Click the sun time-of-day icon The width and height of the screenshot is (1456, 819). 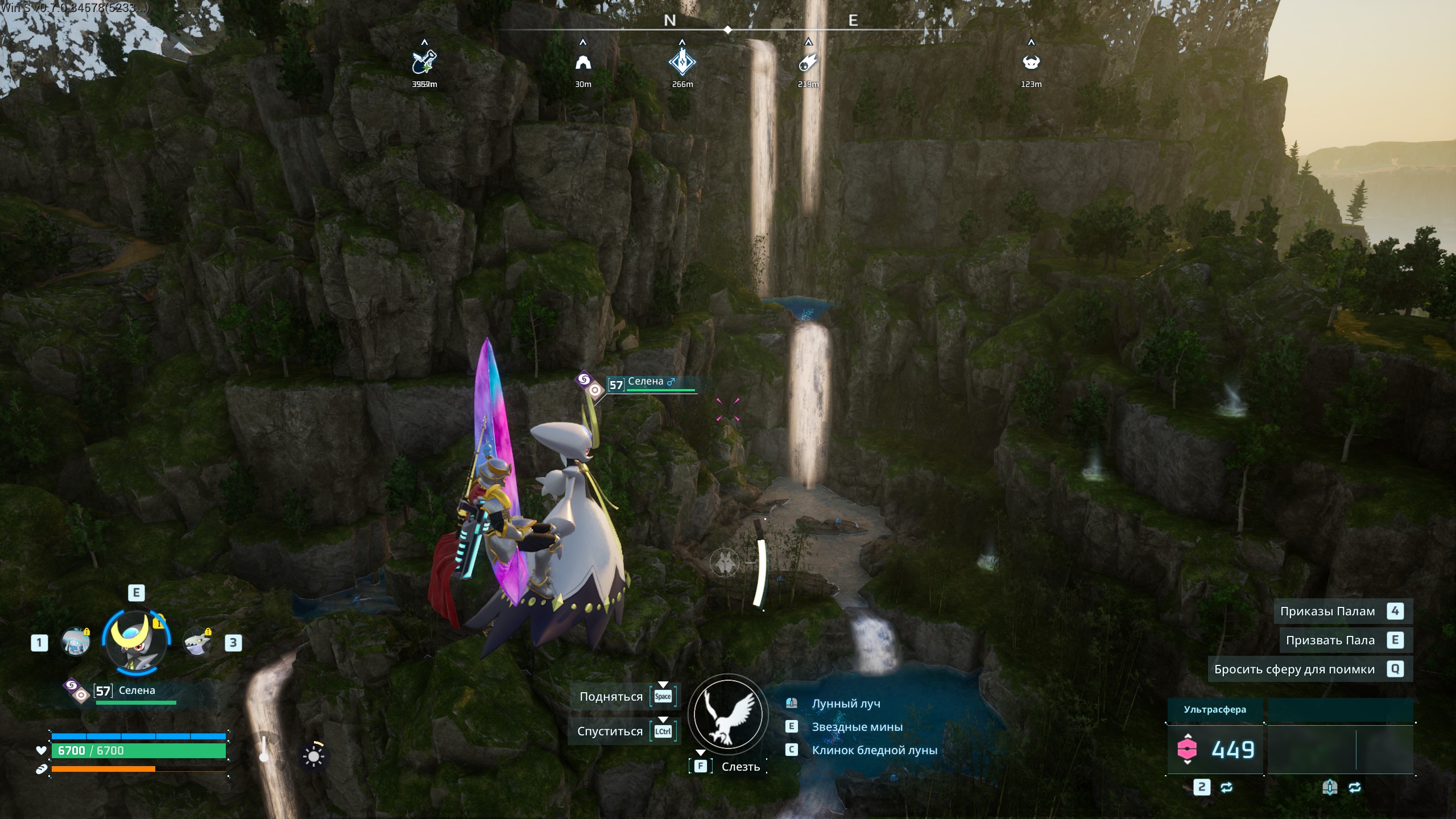click(x=313, y=755)
